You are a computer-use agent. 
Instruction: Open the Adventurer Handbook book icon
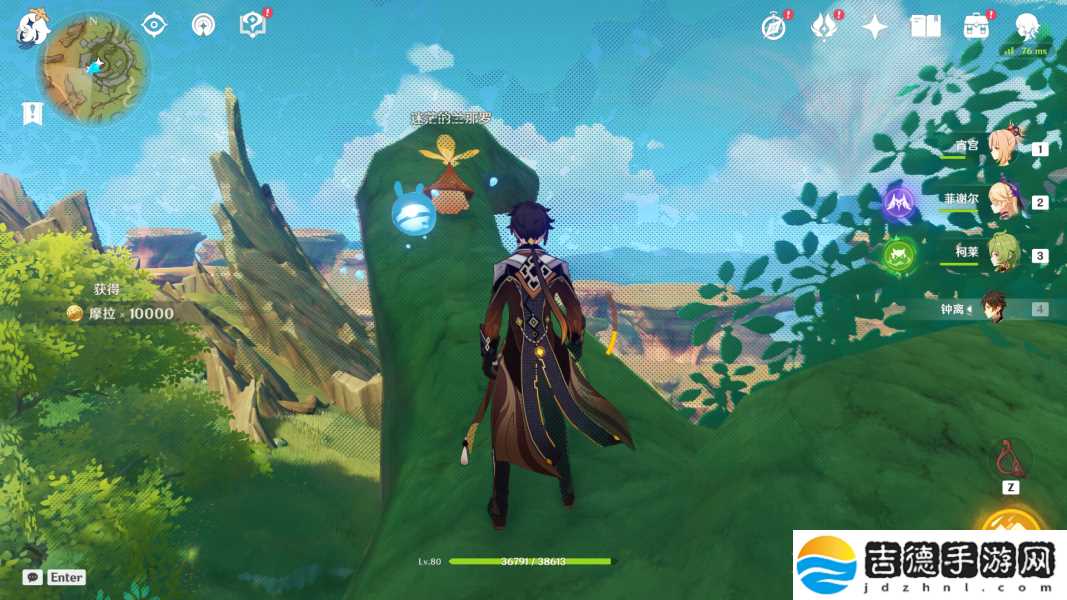(926, 27)
